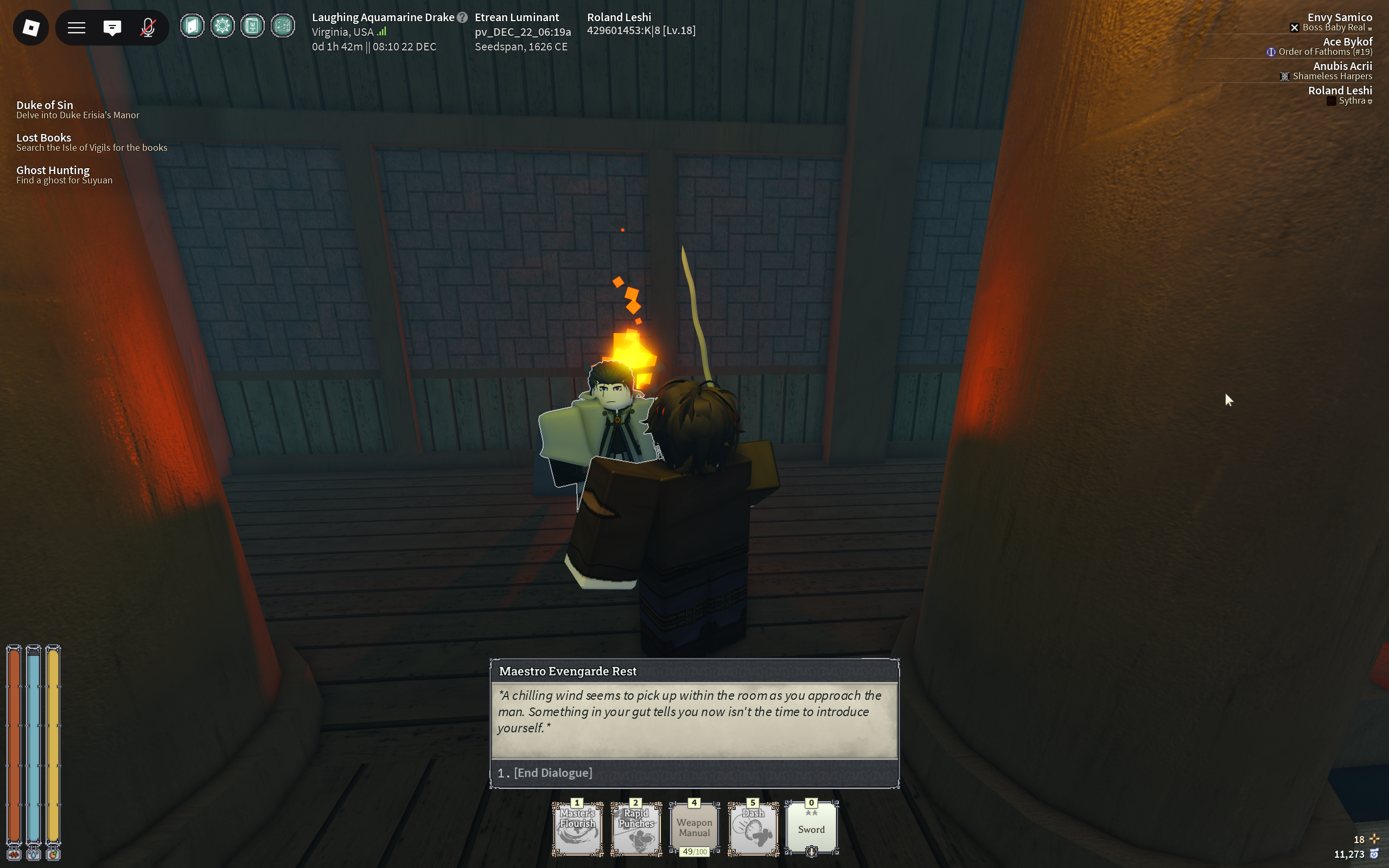Open the book journal icon
The height and width of the screenshot is (868, 1389).
[252, 26]
